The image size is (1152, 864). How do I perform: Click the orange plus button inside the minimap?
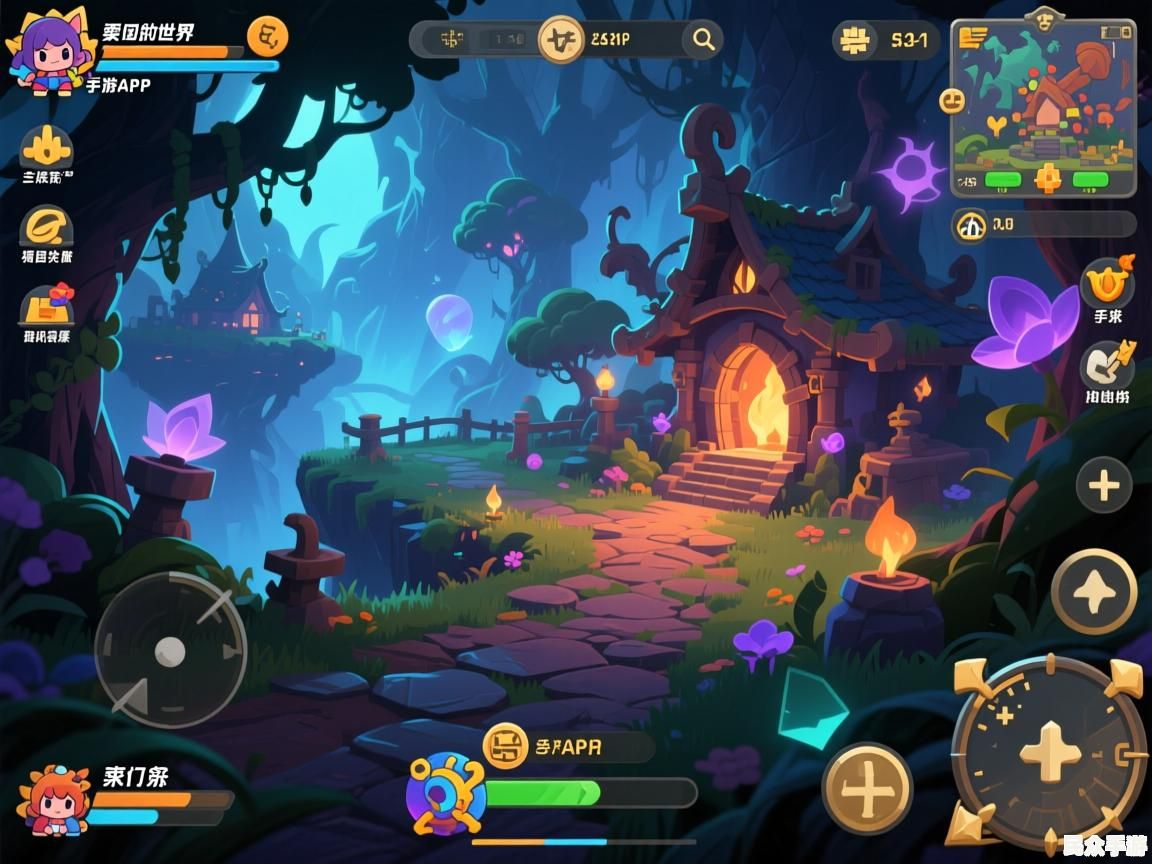pyautogui.click(x=1047, y=179)
